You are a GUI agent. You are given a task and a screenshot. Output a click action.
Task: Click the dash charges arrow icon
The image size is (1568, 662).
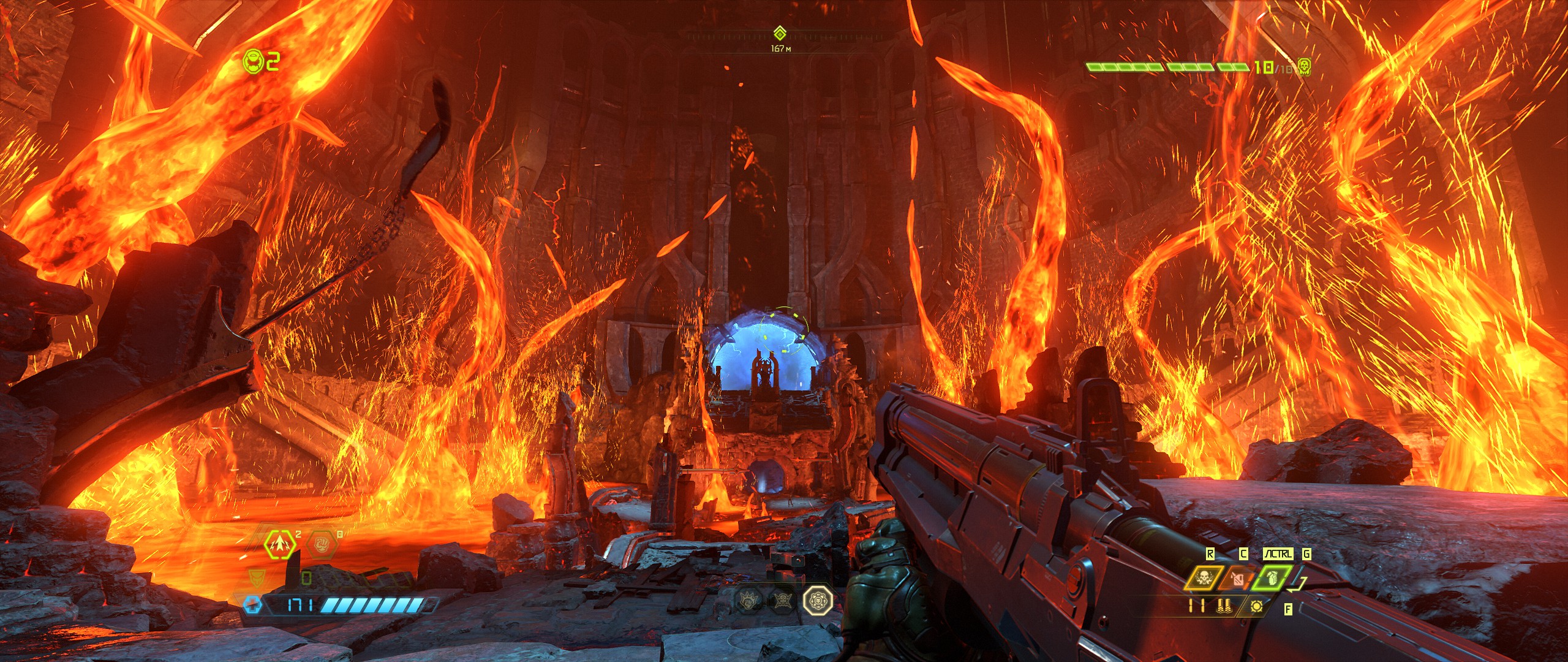point(280,544)
